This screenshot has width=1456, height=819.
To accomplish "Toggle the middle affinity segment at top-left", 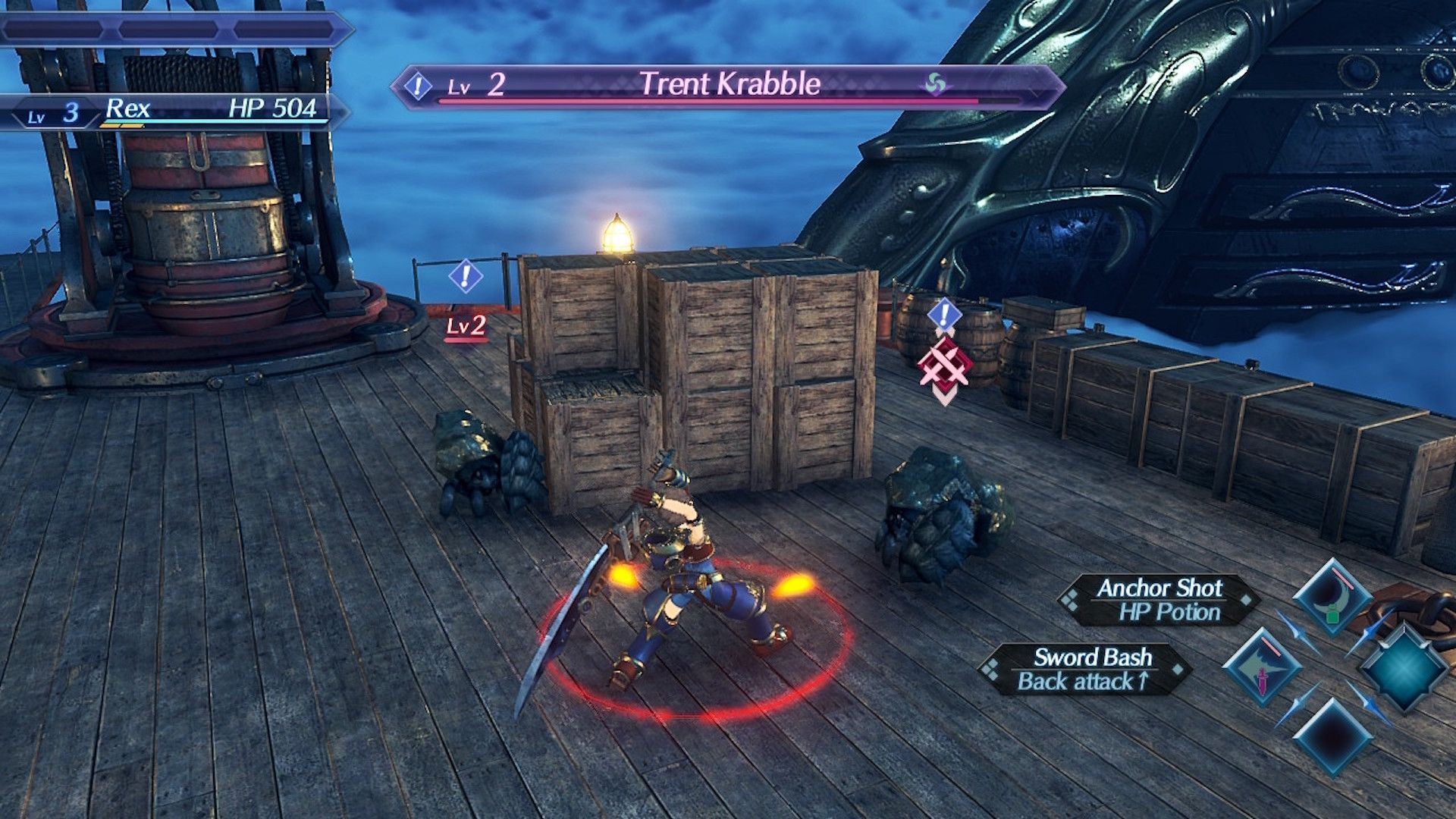I will (x=168, y=30).
